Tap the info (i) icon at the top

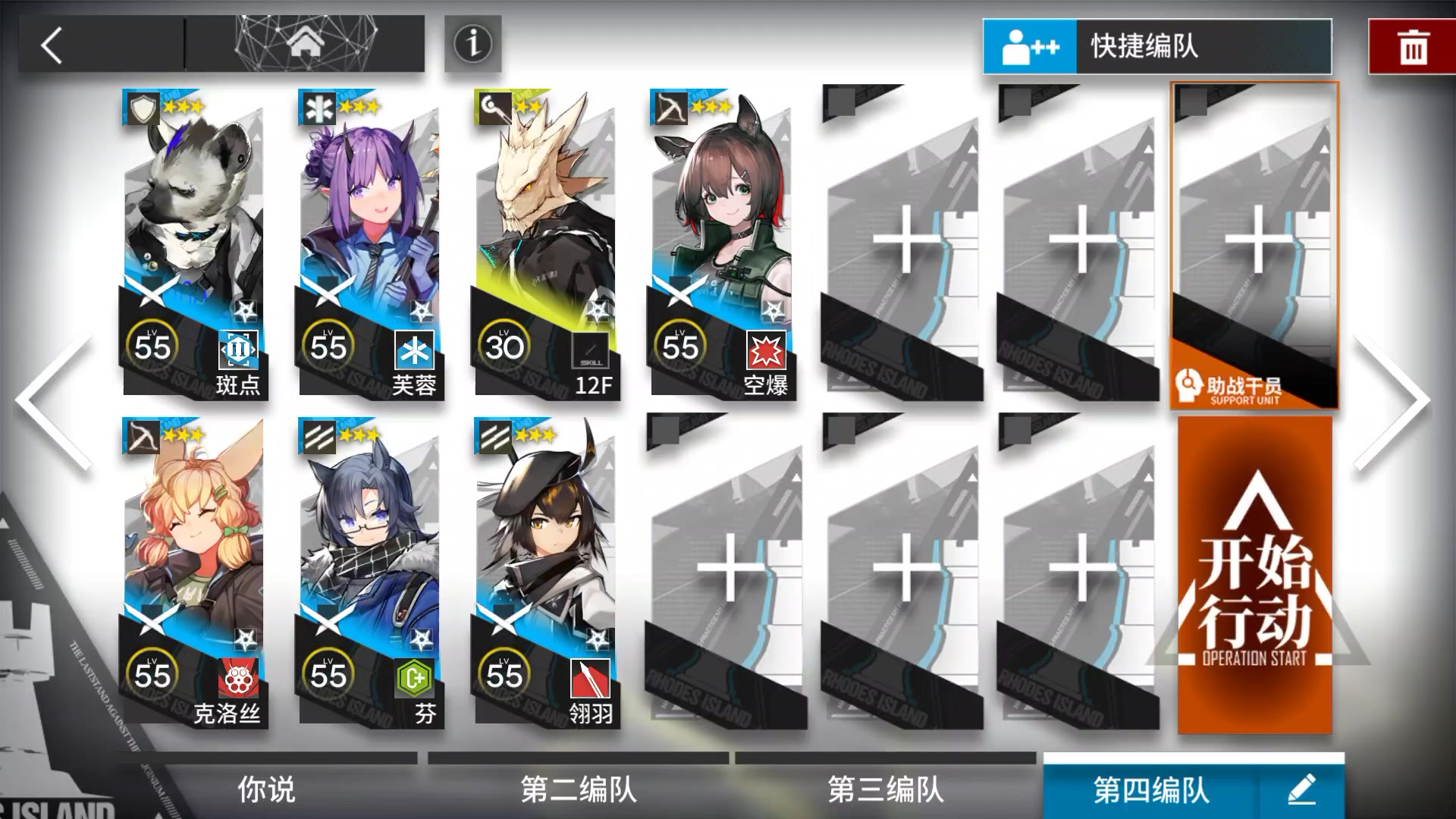click(472, 45)
